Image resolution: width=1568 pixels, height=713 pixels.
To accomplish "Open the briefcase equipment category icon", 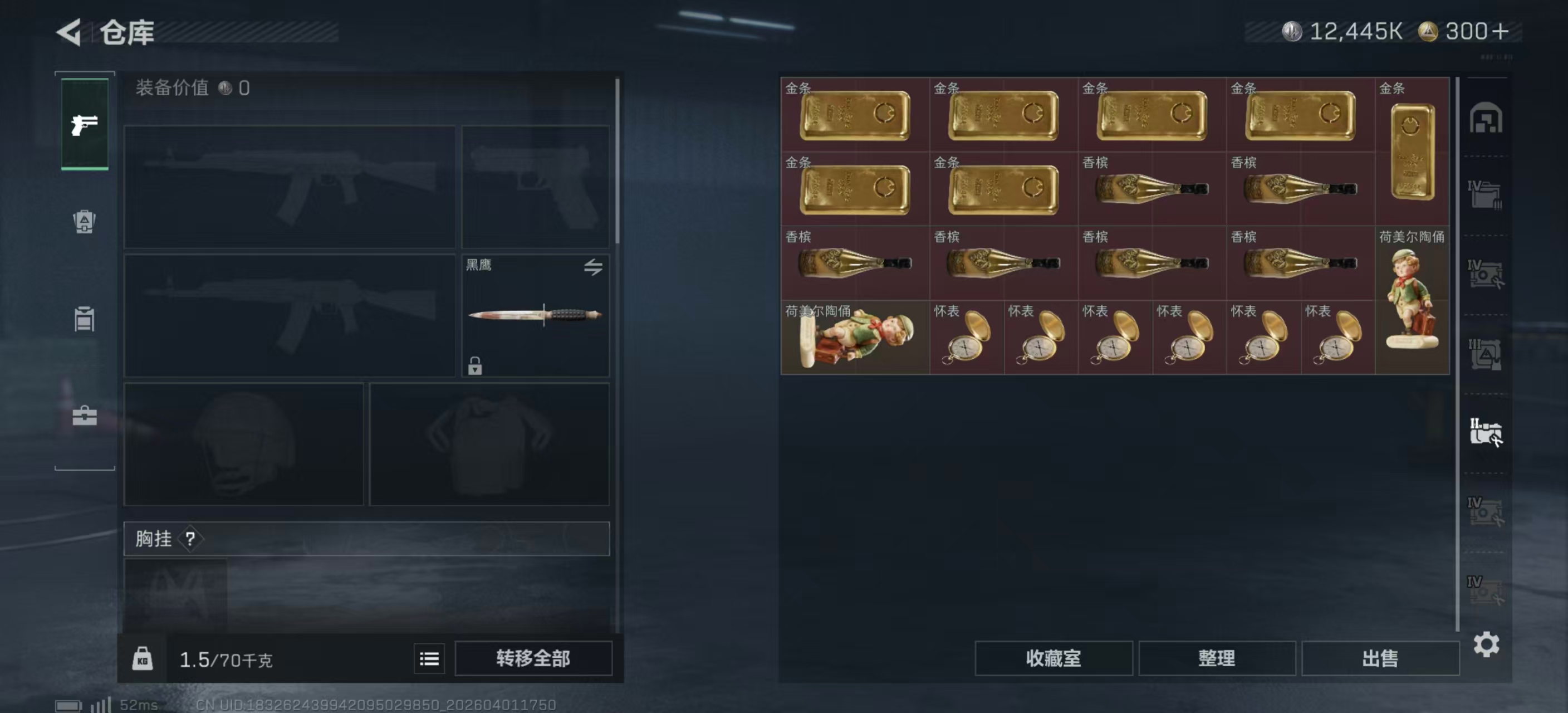I will pyautogui.click(x=84, y=416).
